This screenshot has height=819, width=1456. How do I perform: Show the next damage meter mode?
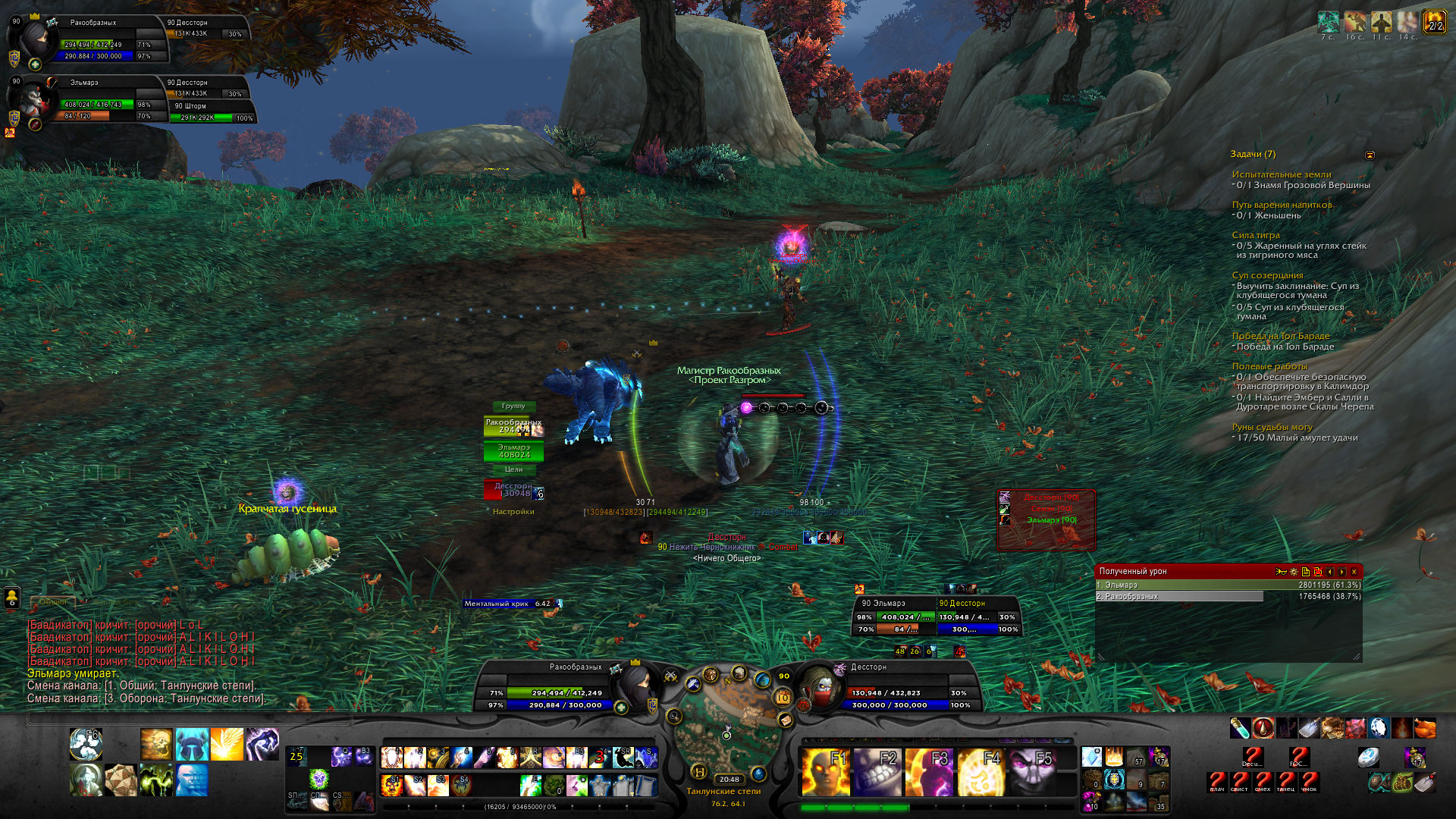[1341, 572]
